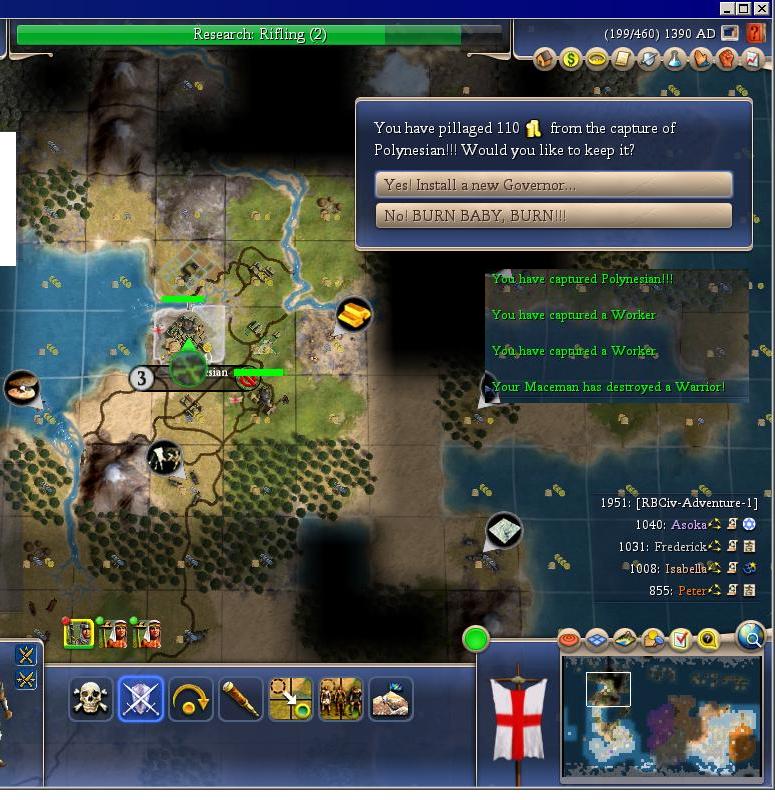Select the highlighted unit portrait in stack
The height and width of the screenshot is (800, 775).
[79, 633]
